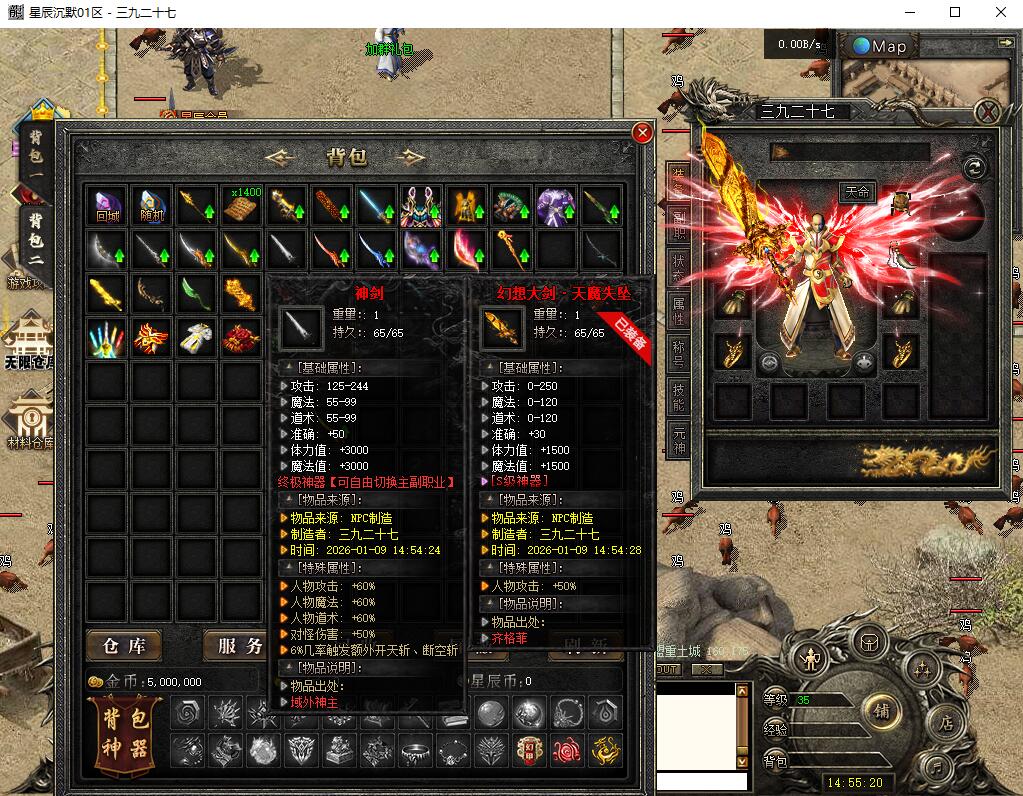Image resolution: width=1023 pixels, height=796 pixels.
Task: Close the character equipment panel
Action: [x=987, y=112]
